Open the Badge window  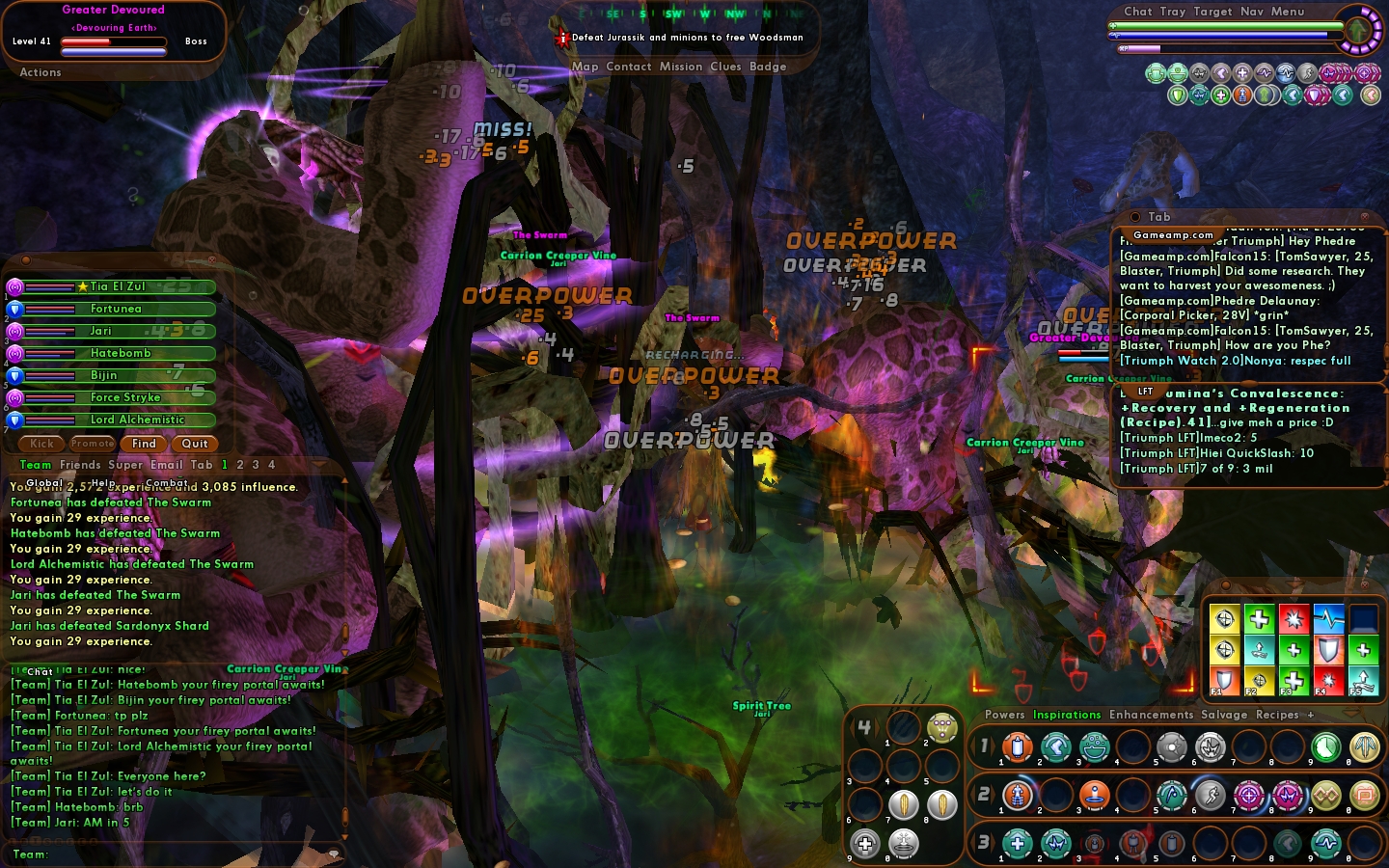coord(768,67)
